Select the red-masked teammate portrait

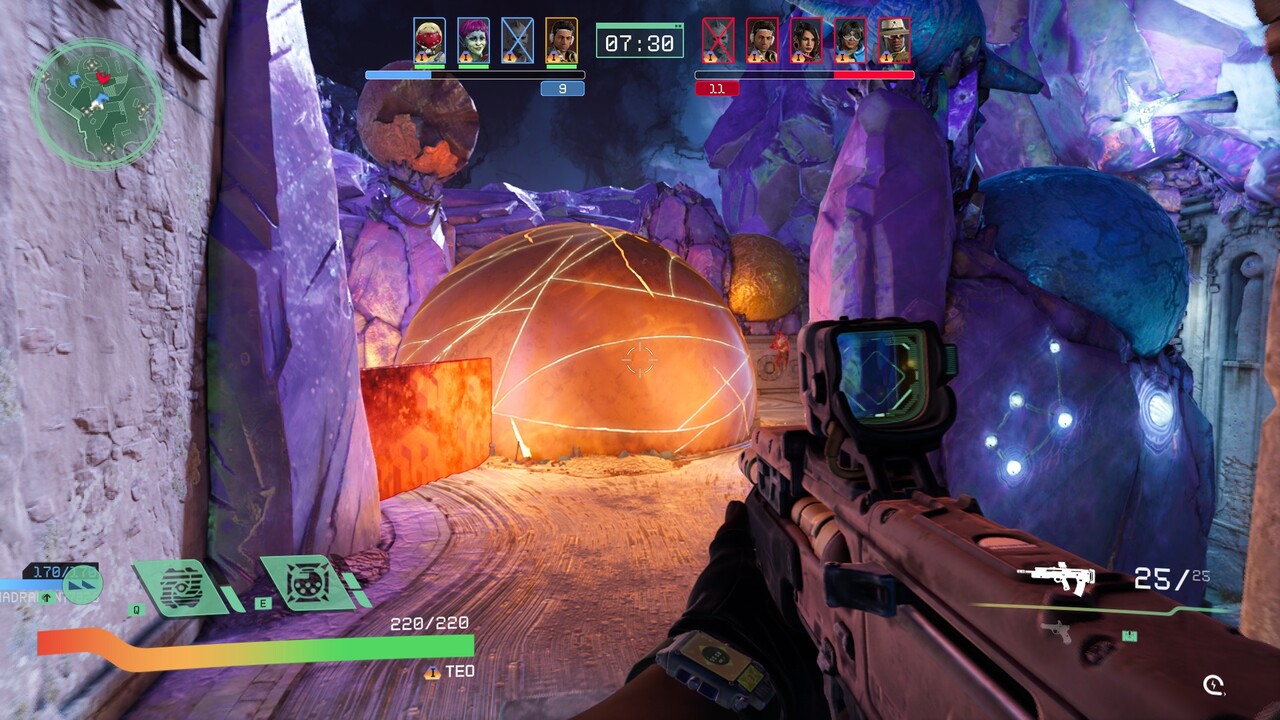click(430, 40)
